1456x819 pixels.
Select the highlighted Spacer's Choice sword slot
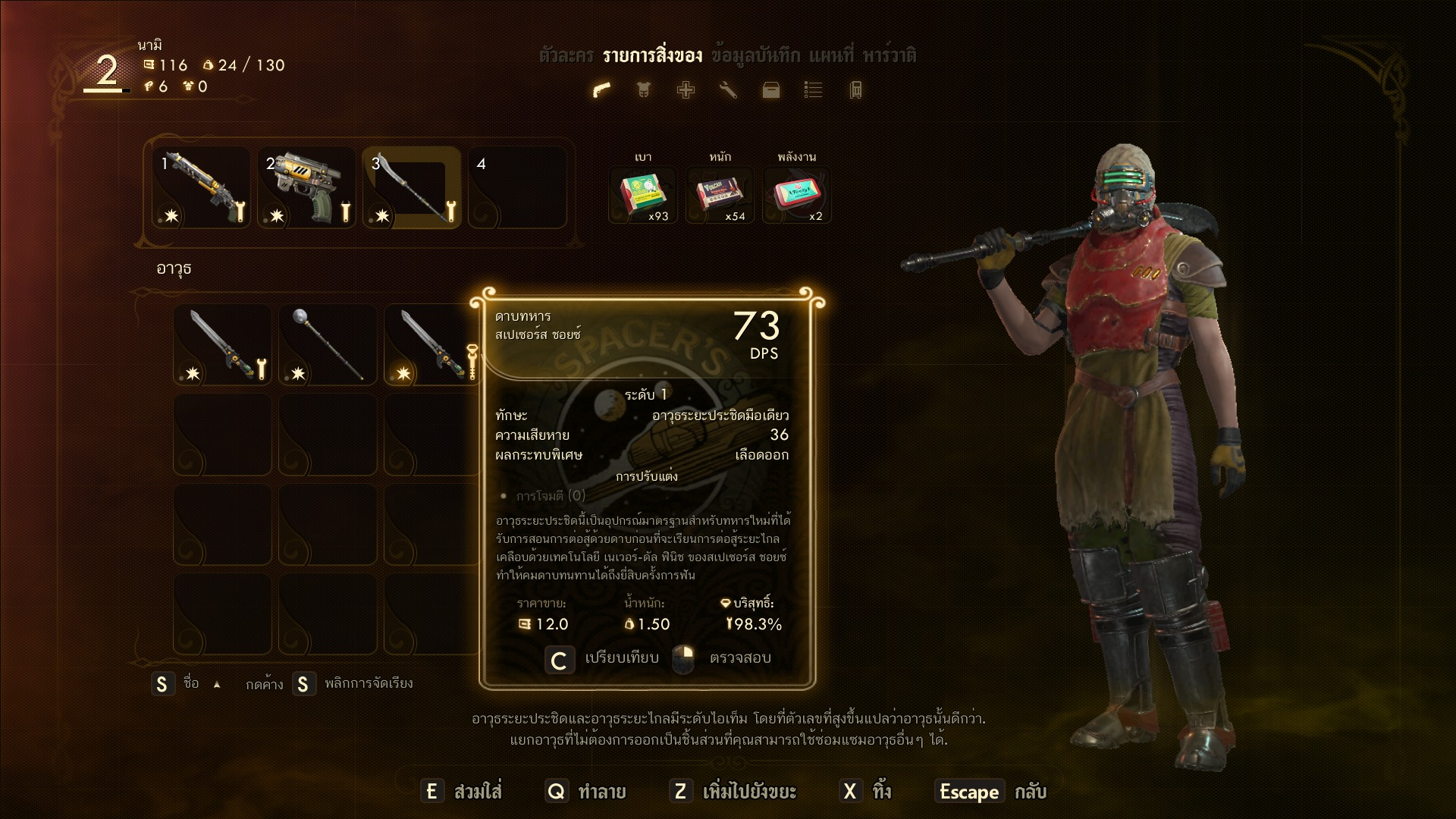click(x=431, y=346)
